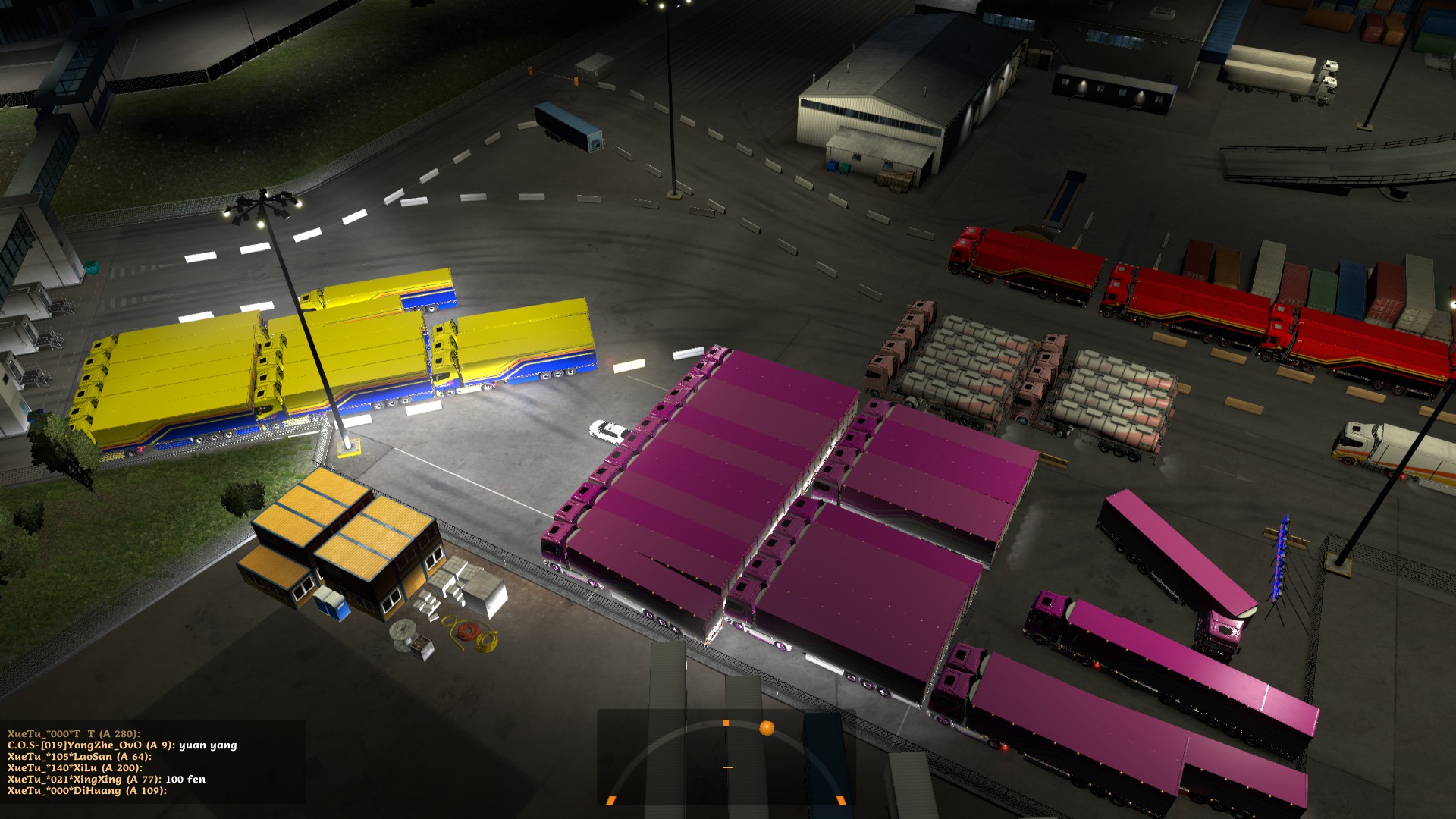Screen dimensions: 1456x819
Task: Select the XueTu_*000*DiHuang chat row
Action: pyautogui.click(x=86, y=791)
